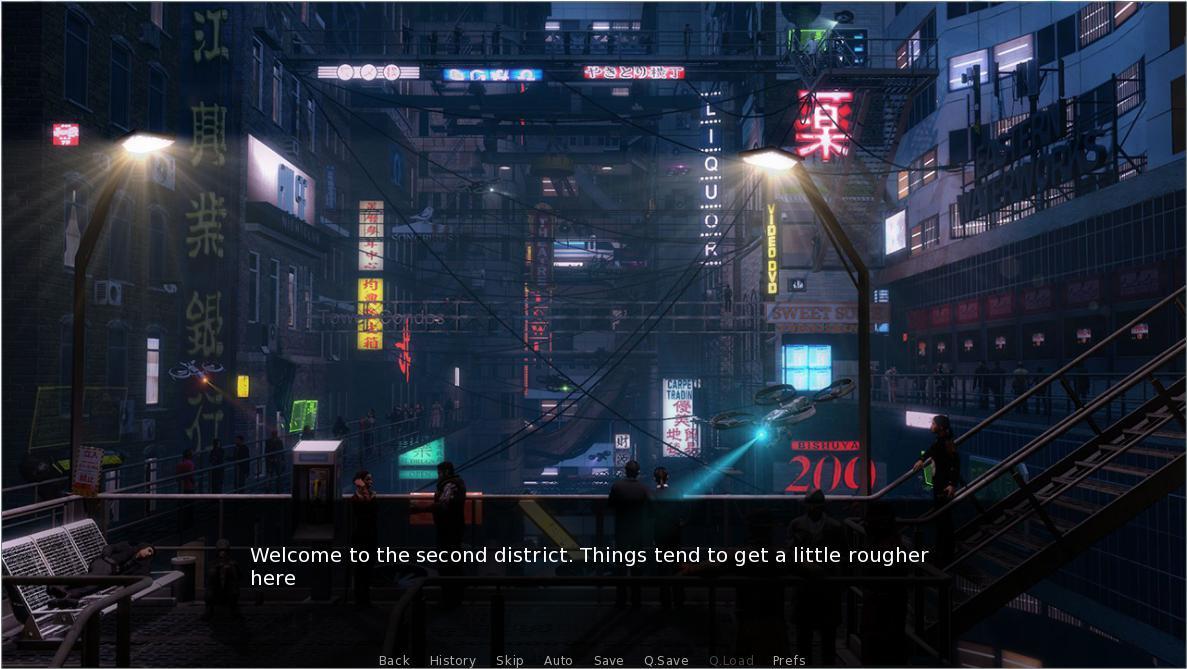The height and width of the screenshot is (669, 1187).
Task: Activate Skip mode
Action: [x=509, y=660]
